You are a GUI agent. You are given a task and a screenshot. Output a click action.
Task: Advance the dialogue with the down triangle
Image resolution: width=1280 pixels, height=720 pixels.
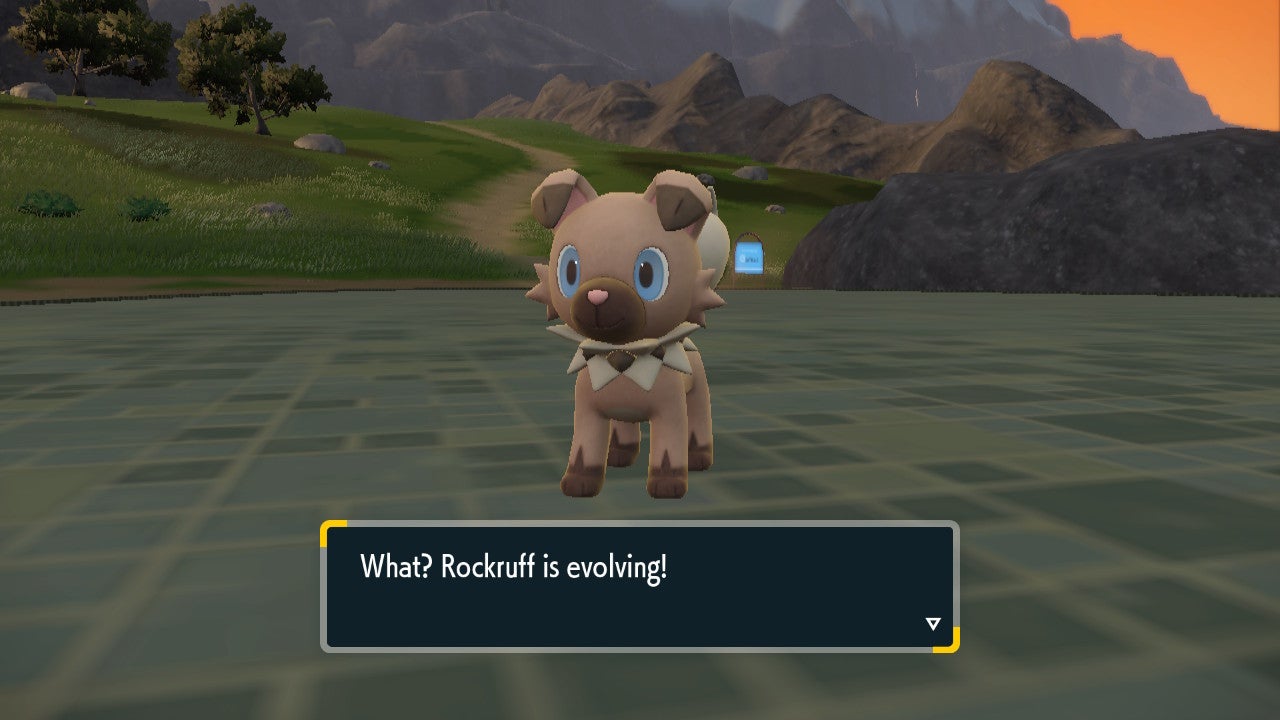pos(932,621)
